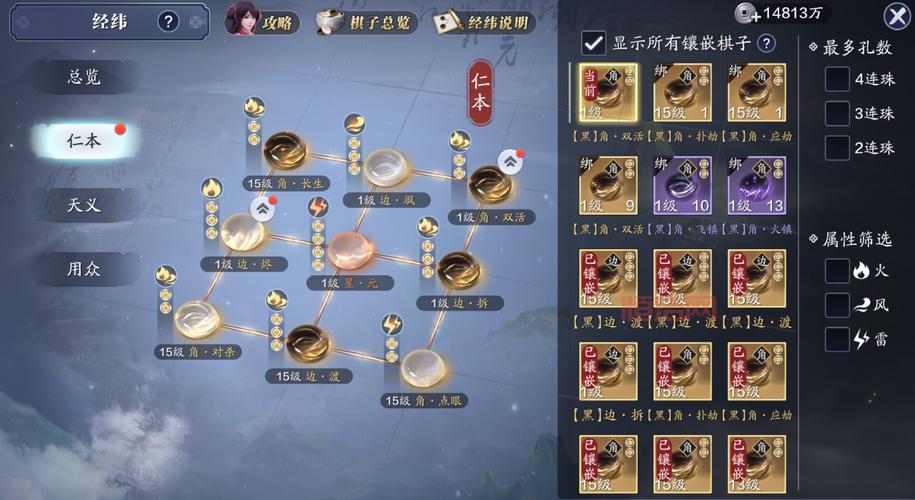Select the 星·元 center board piece
The width and height of the screenshot is (915, 500).
pyautogui.click(x=349, y=250)
